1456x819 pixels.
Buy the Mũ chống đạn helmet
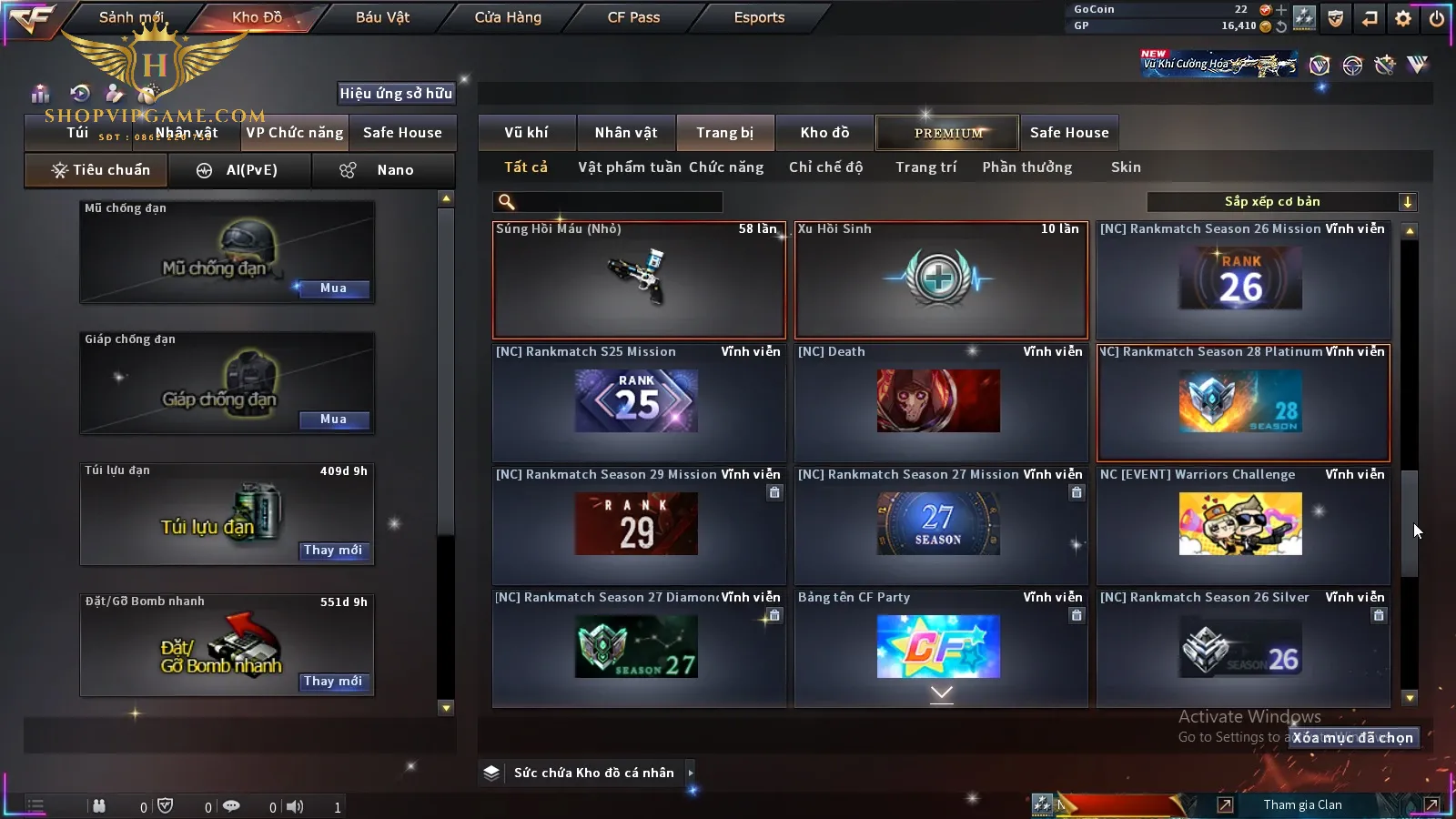point(333,288)
